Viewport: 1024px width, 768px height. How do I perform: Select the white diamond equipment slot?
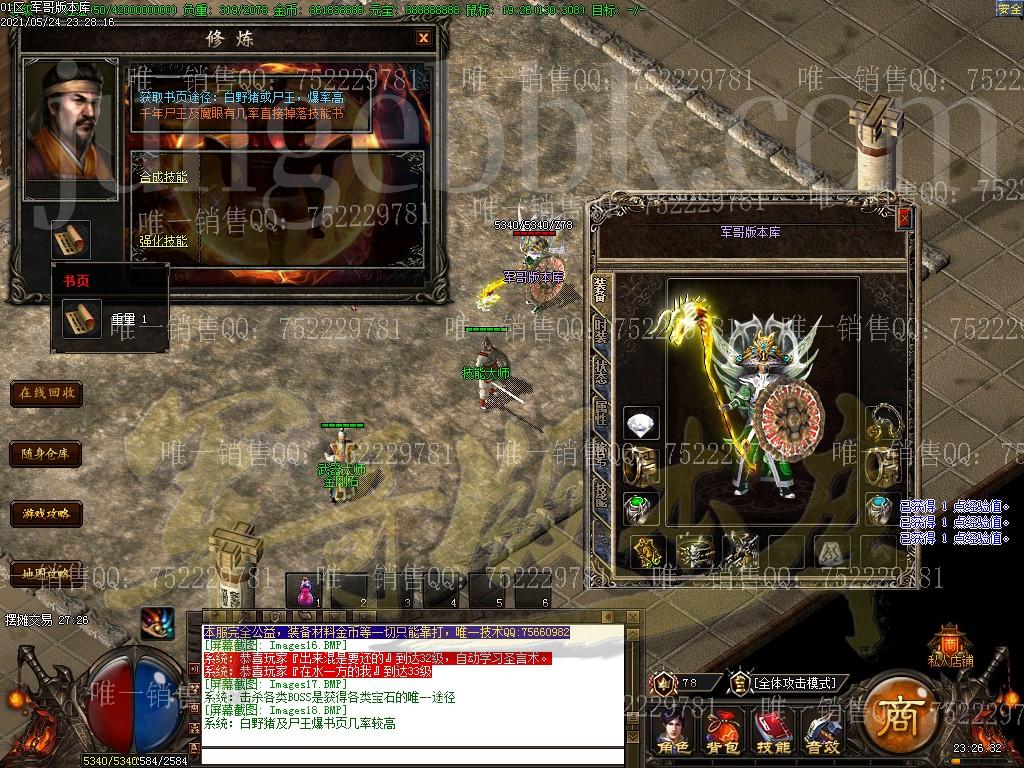[x=641, y=424]
